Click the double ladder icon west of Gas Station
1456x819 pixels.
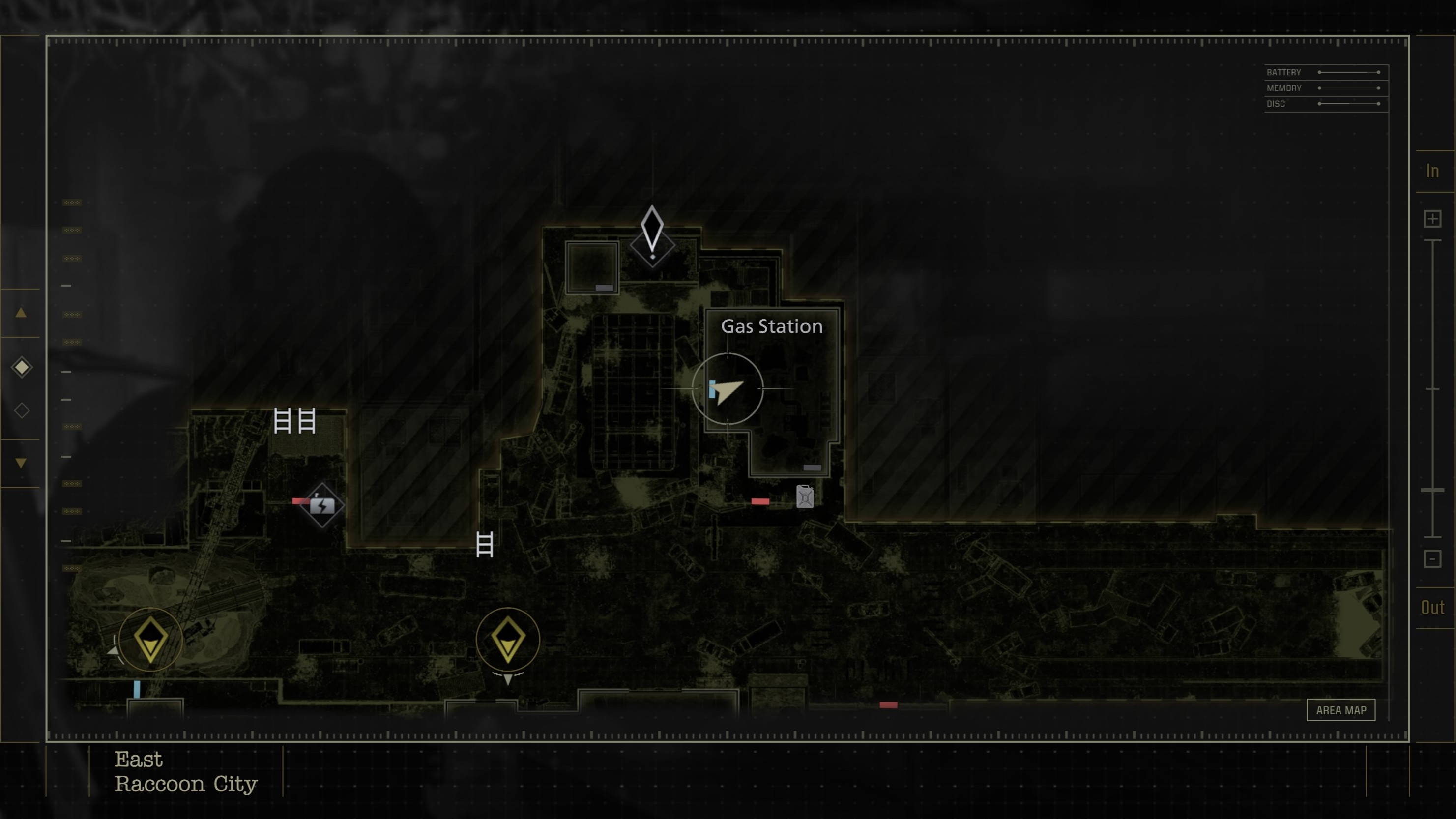(x=293, y=420)
